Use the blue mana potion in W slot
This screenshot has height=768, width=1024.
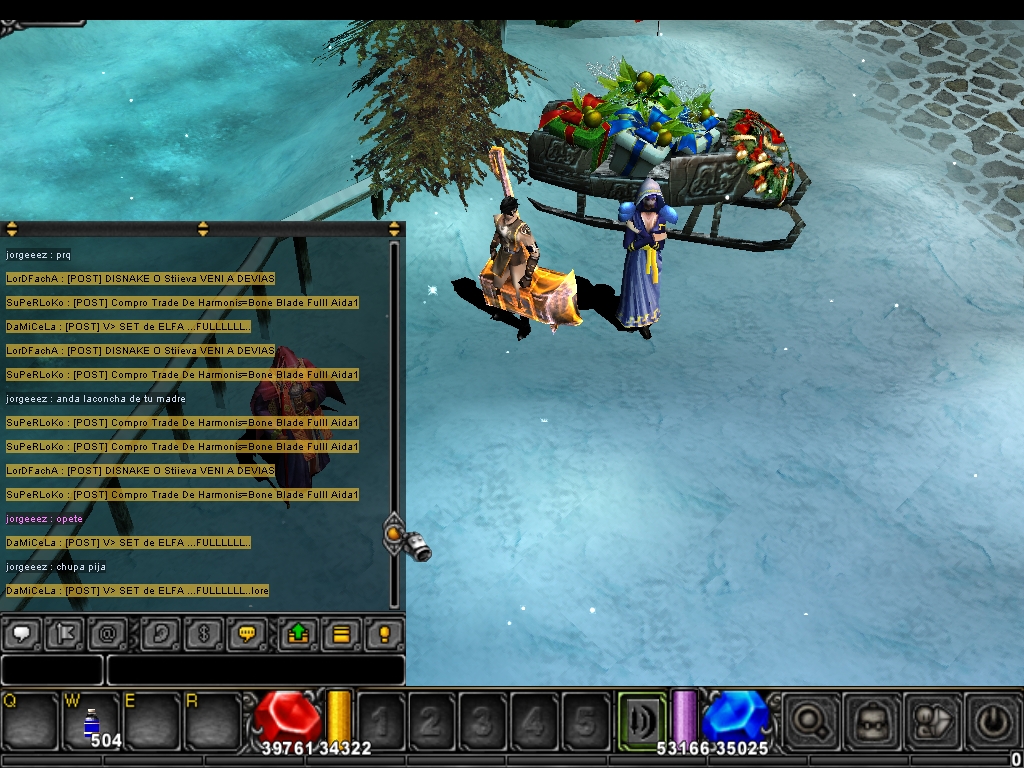click(x=91, y=722)
